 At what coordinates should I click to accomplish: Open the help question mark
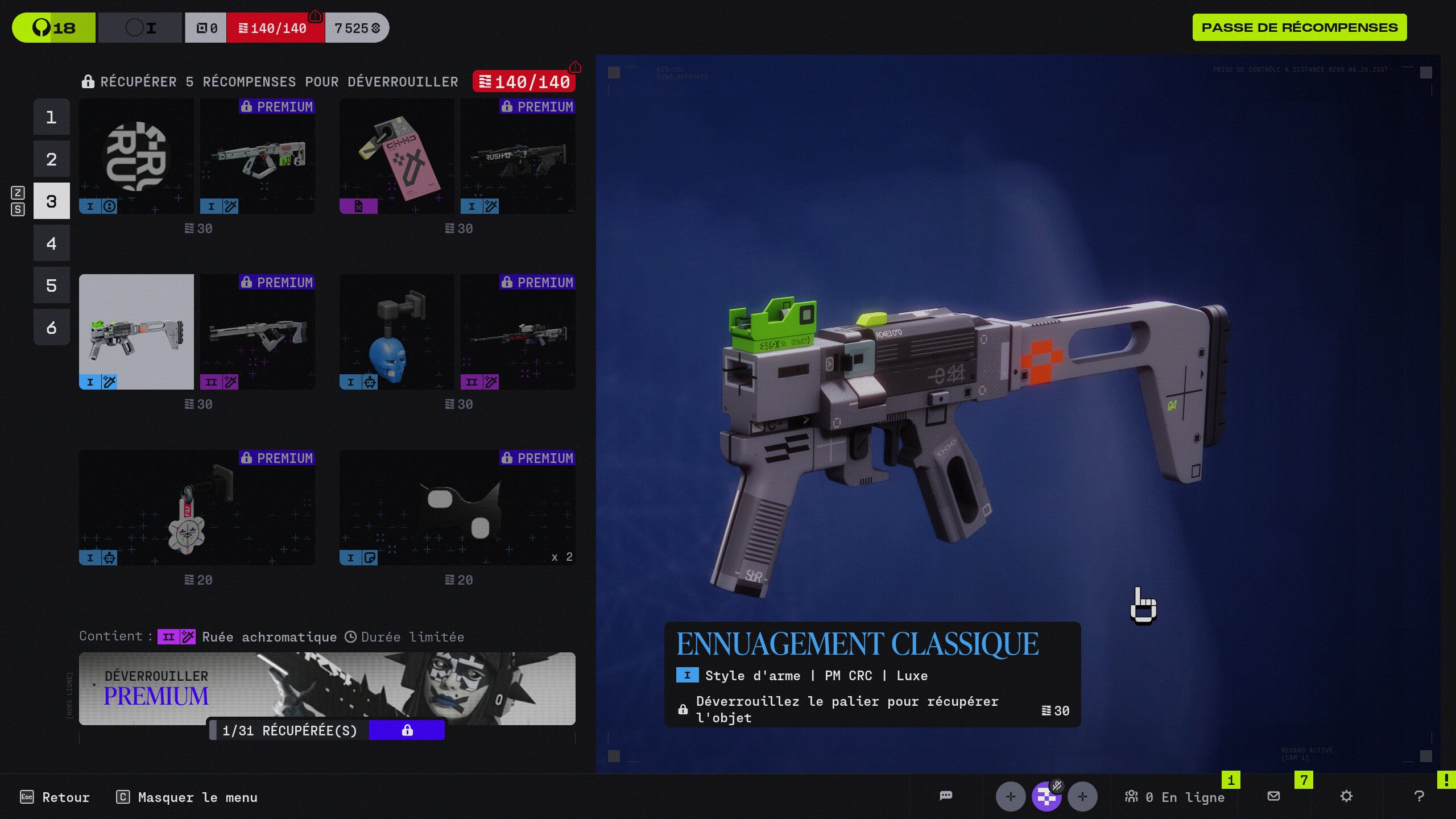click(1419, 796)
